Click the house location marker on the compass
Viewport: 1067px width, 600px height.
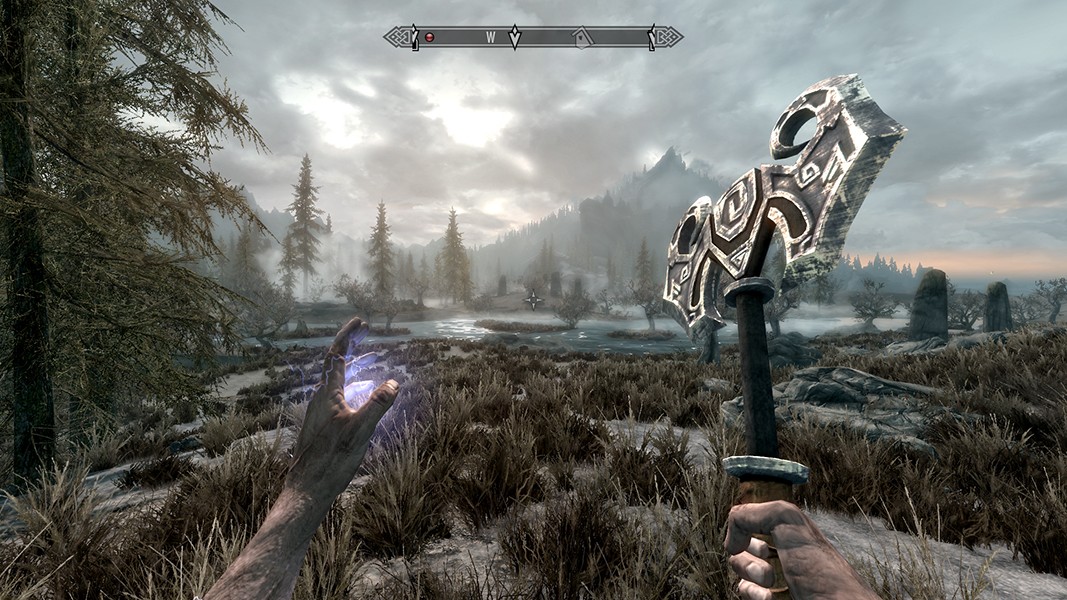pos(581,37)
